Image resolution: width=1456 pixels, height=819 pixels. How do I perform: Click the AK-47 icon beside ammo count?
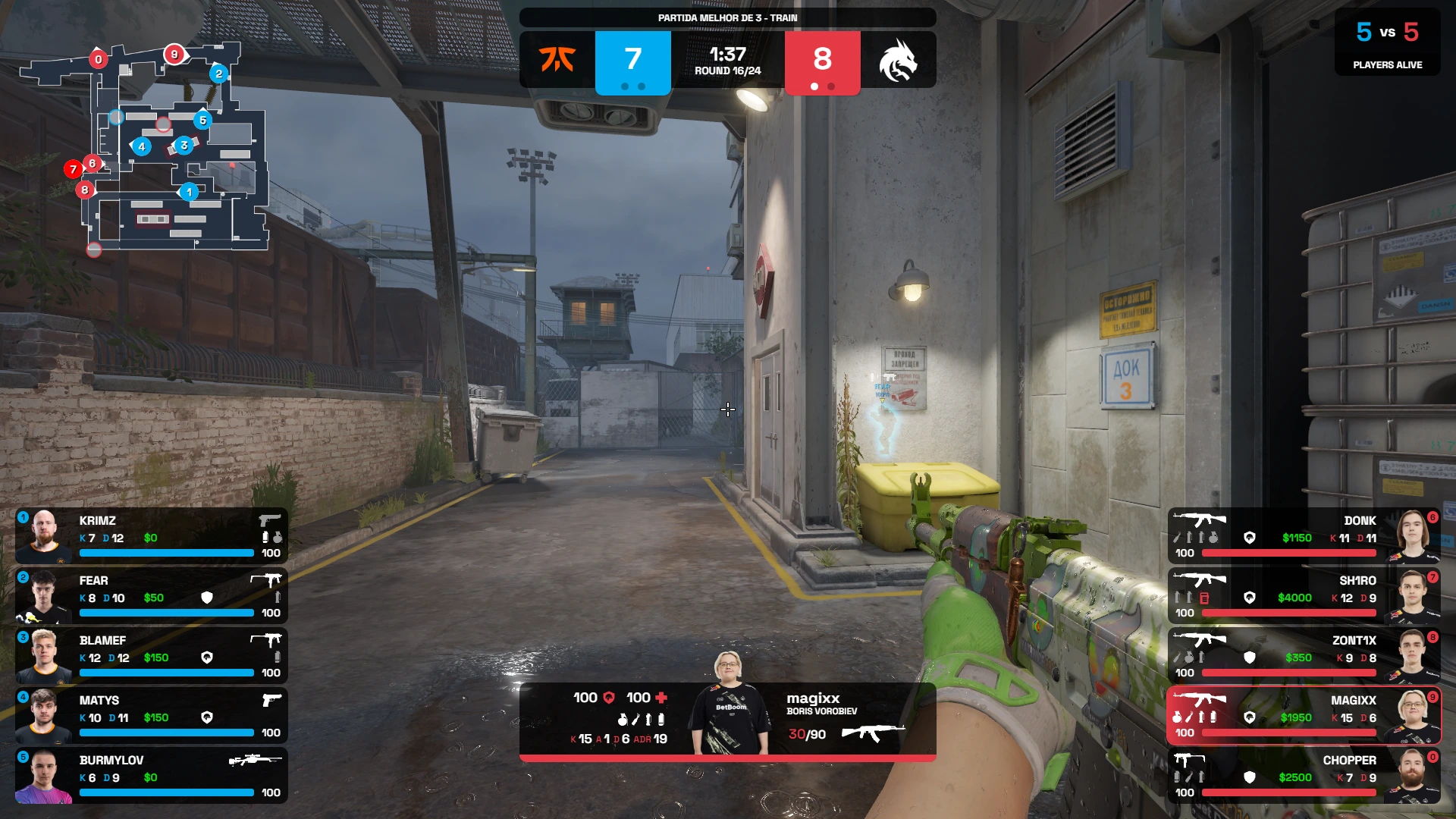coord(874,733)
